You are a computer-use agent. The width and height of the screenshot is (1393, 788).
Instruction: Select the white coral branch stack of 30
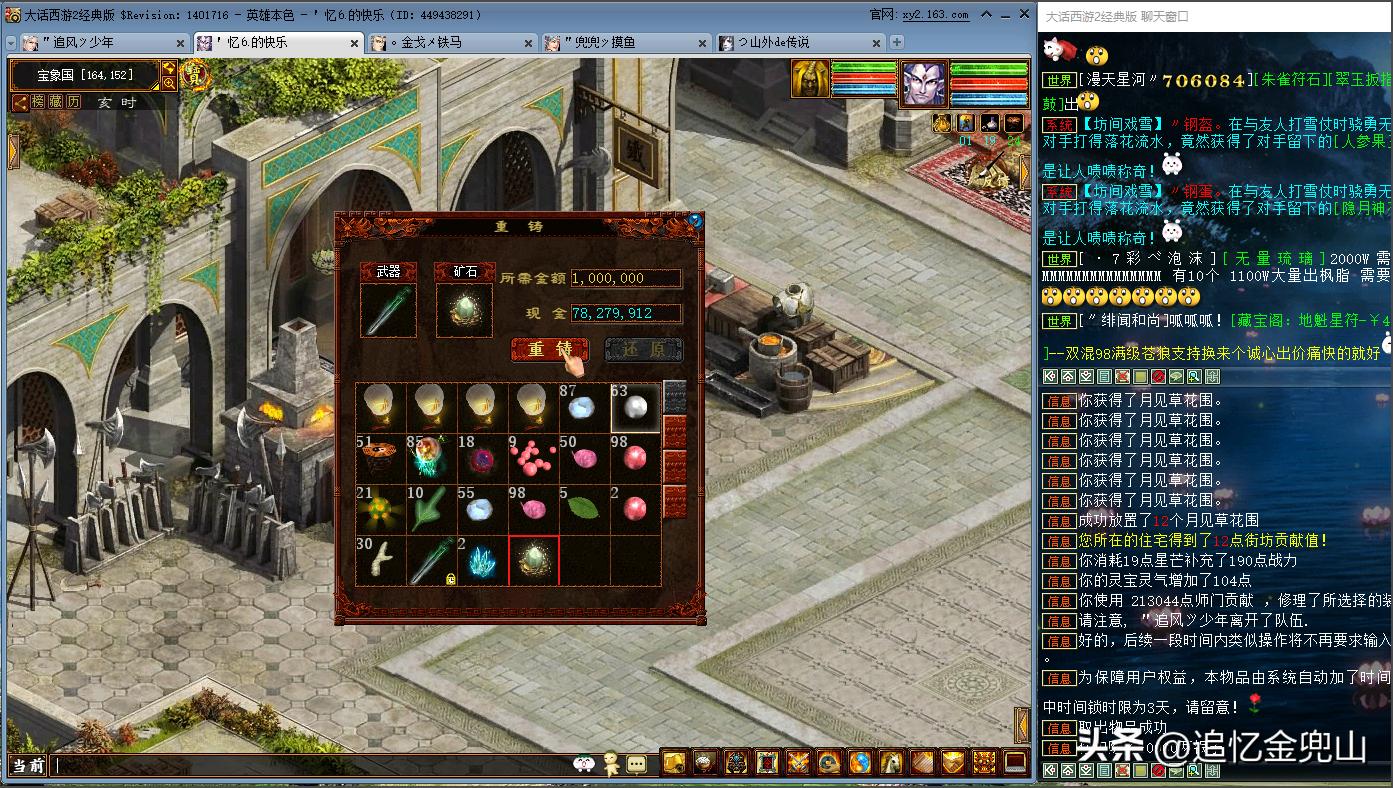click(380, 561)
